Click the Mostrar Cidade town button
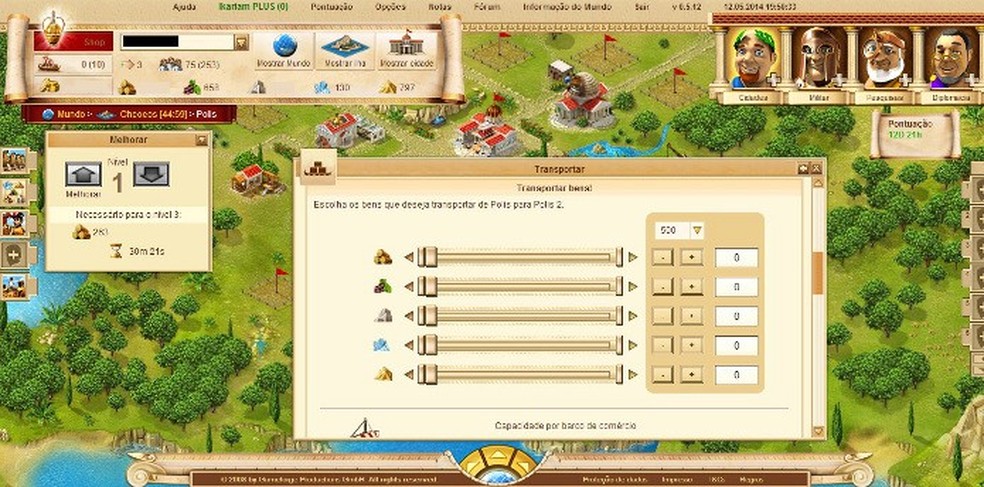 (x=406, y=50)
